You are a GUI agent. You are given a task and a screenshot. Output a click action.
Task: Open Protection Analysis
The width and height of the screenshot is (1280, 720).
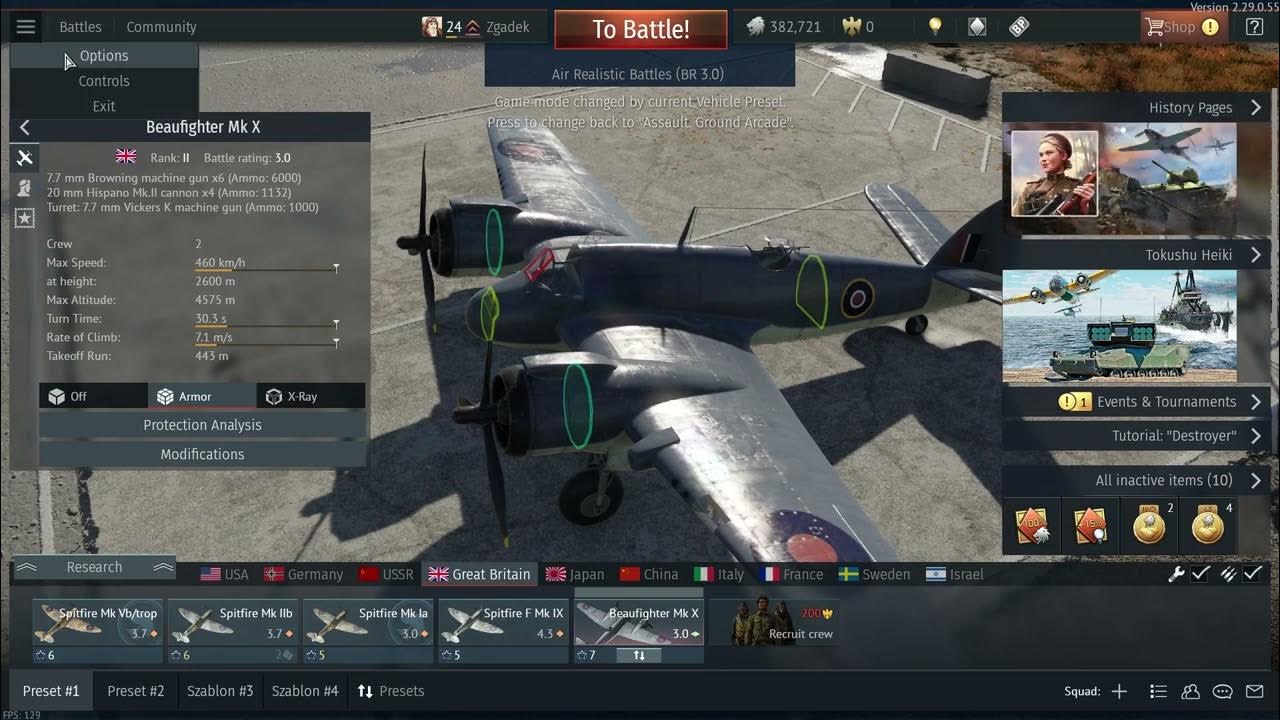[x=202, y=424]
